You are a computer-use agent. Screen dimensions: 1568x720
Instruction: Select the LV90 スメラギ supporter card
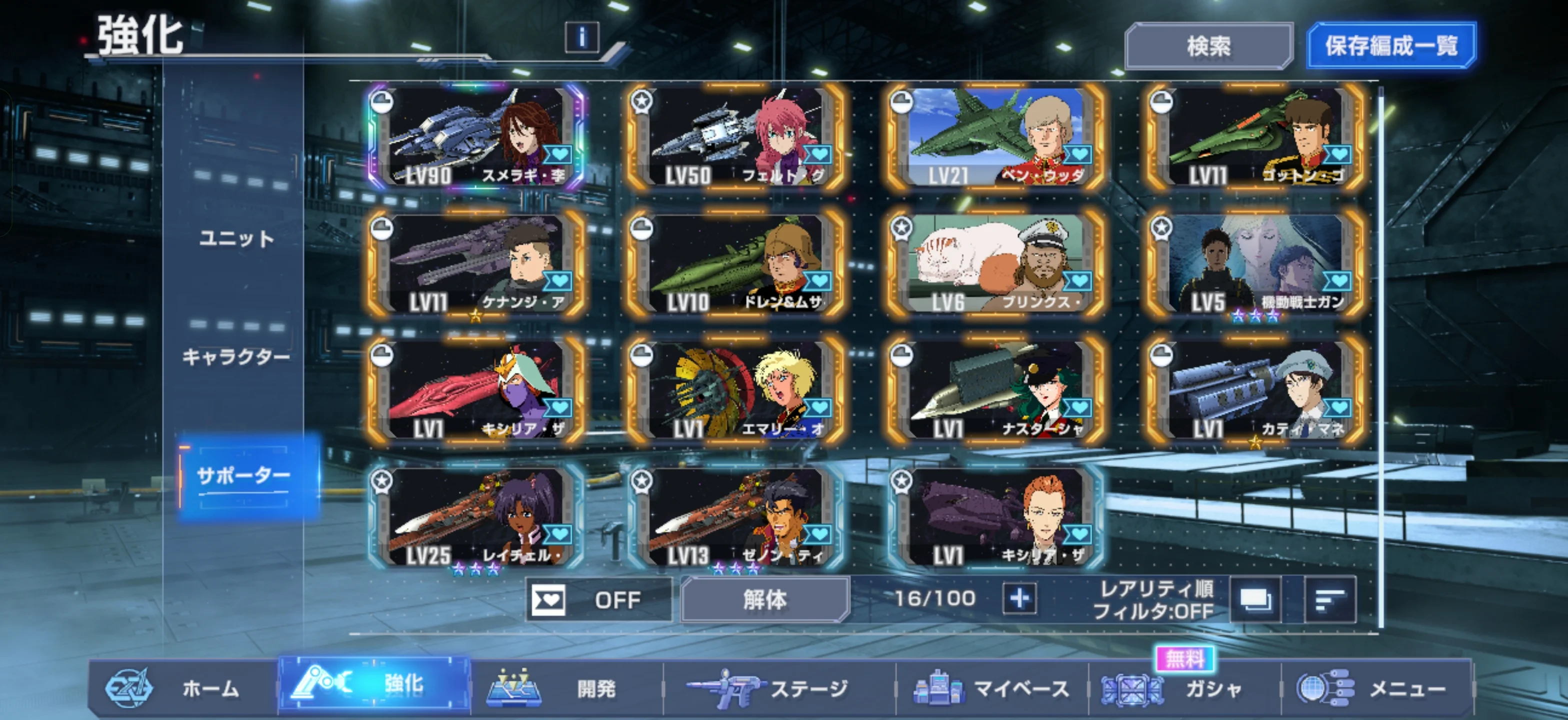point(476,137)
